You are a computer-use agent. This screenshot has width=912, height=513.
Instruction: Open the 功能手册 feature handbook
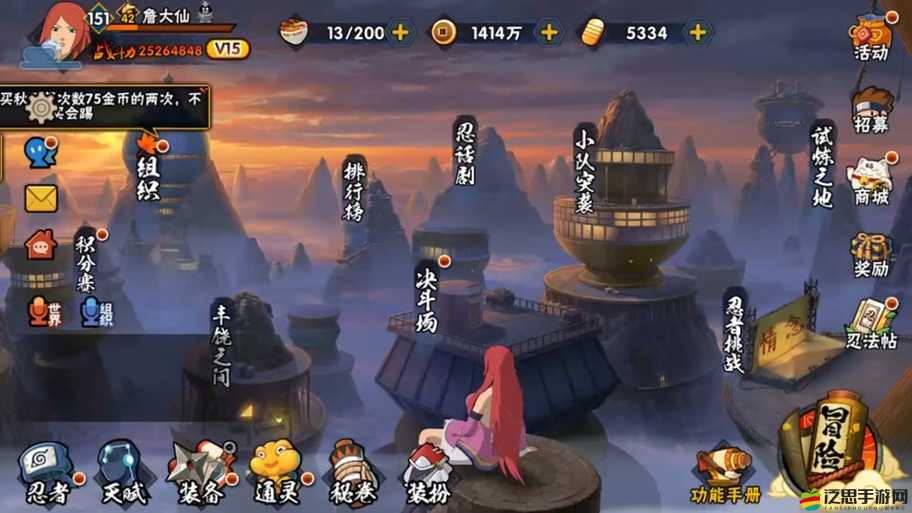pyautogui.click(x=726, y=475)
